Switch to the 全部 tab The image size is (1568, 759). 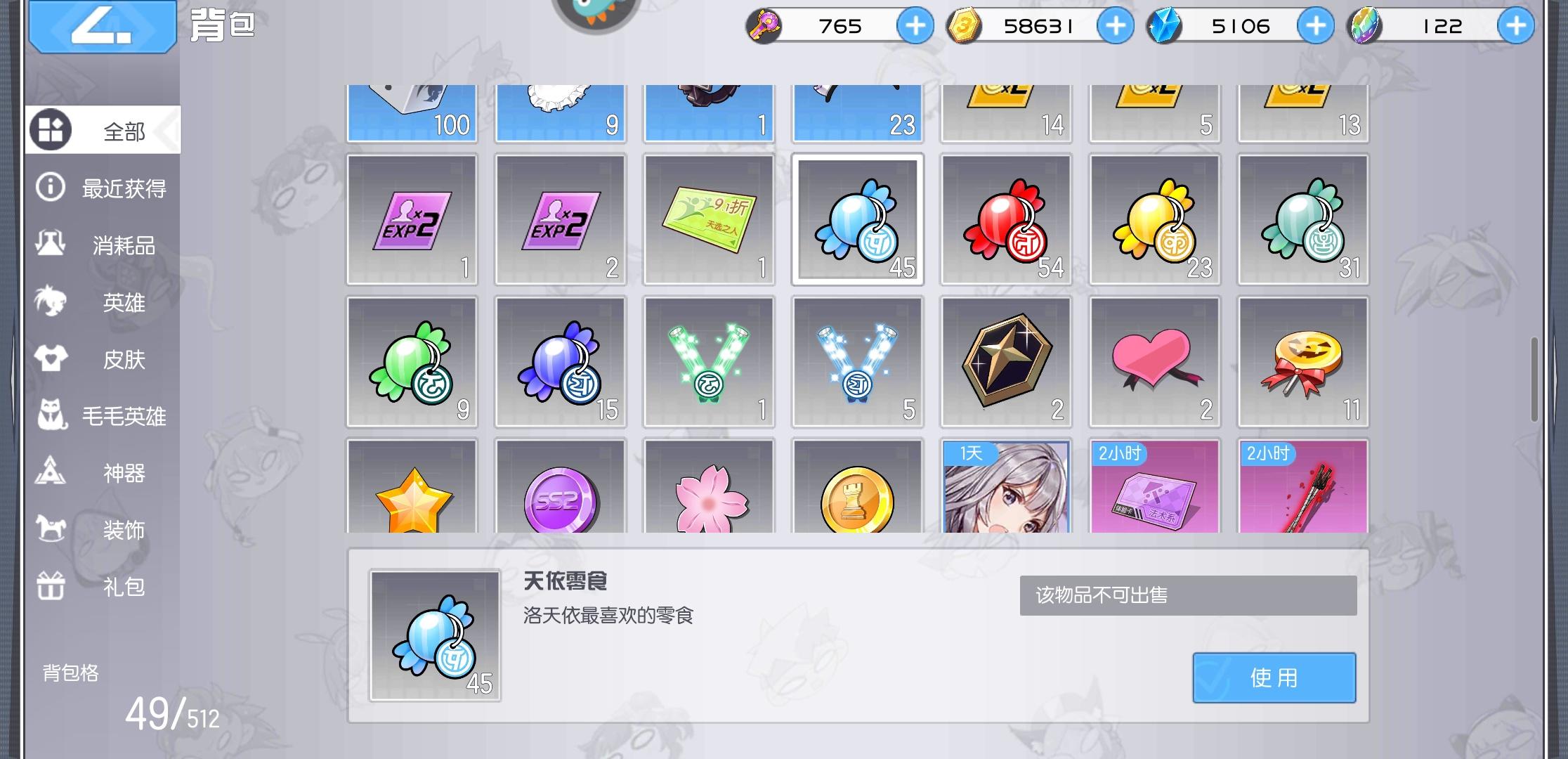click(104, 129)
